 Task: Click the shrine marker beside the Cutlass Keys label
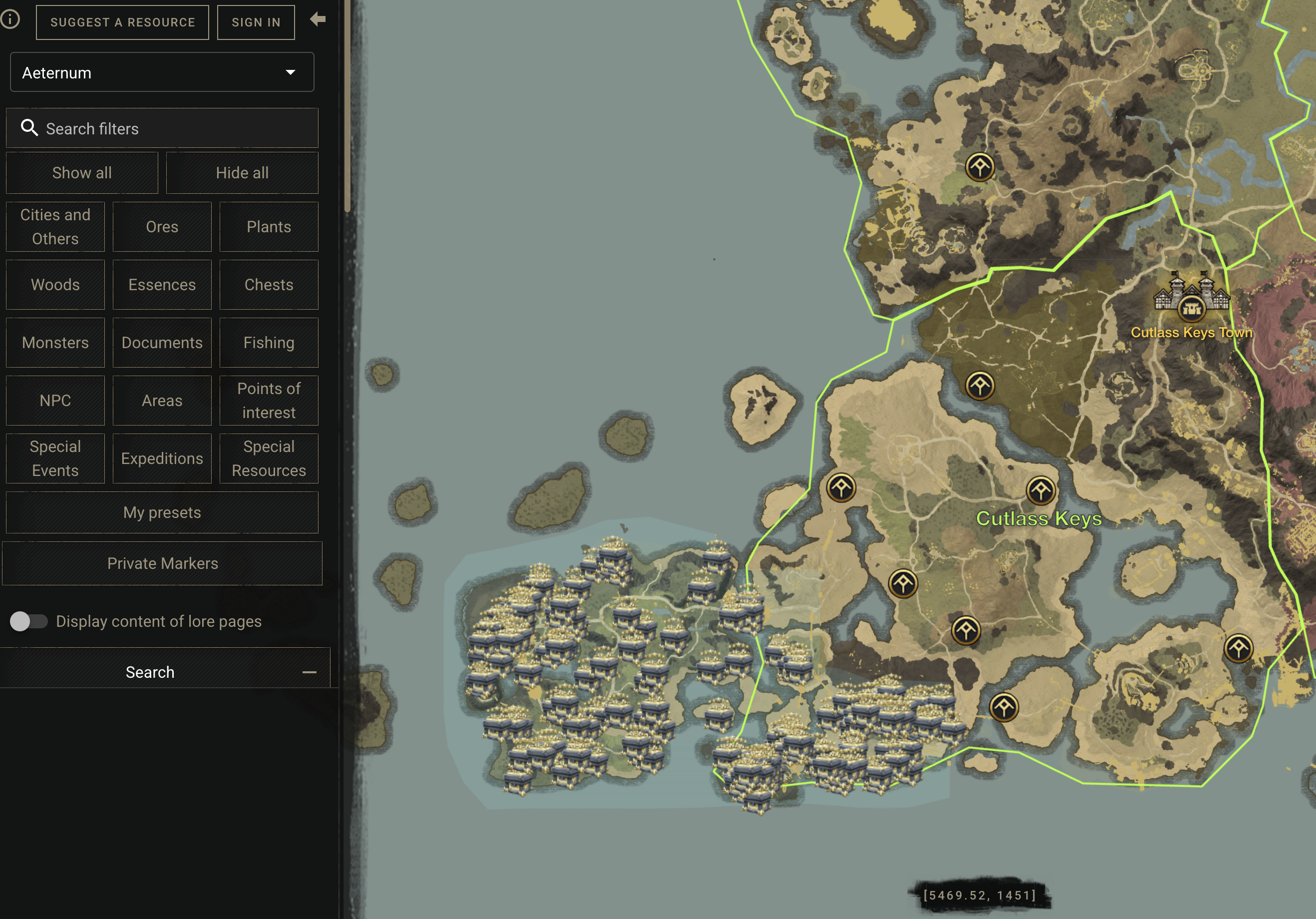click(1042, 490)
